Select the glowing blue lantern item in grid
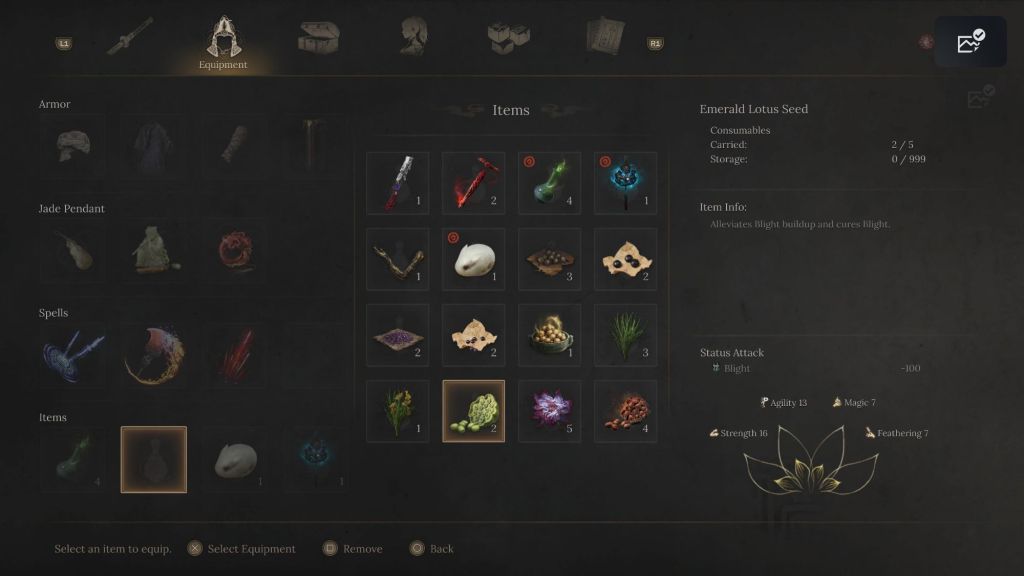This screenshot has height=576, width=1024. click(626, 183)
